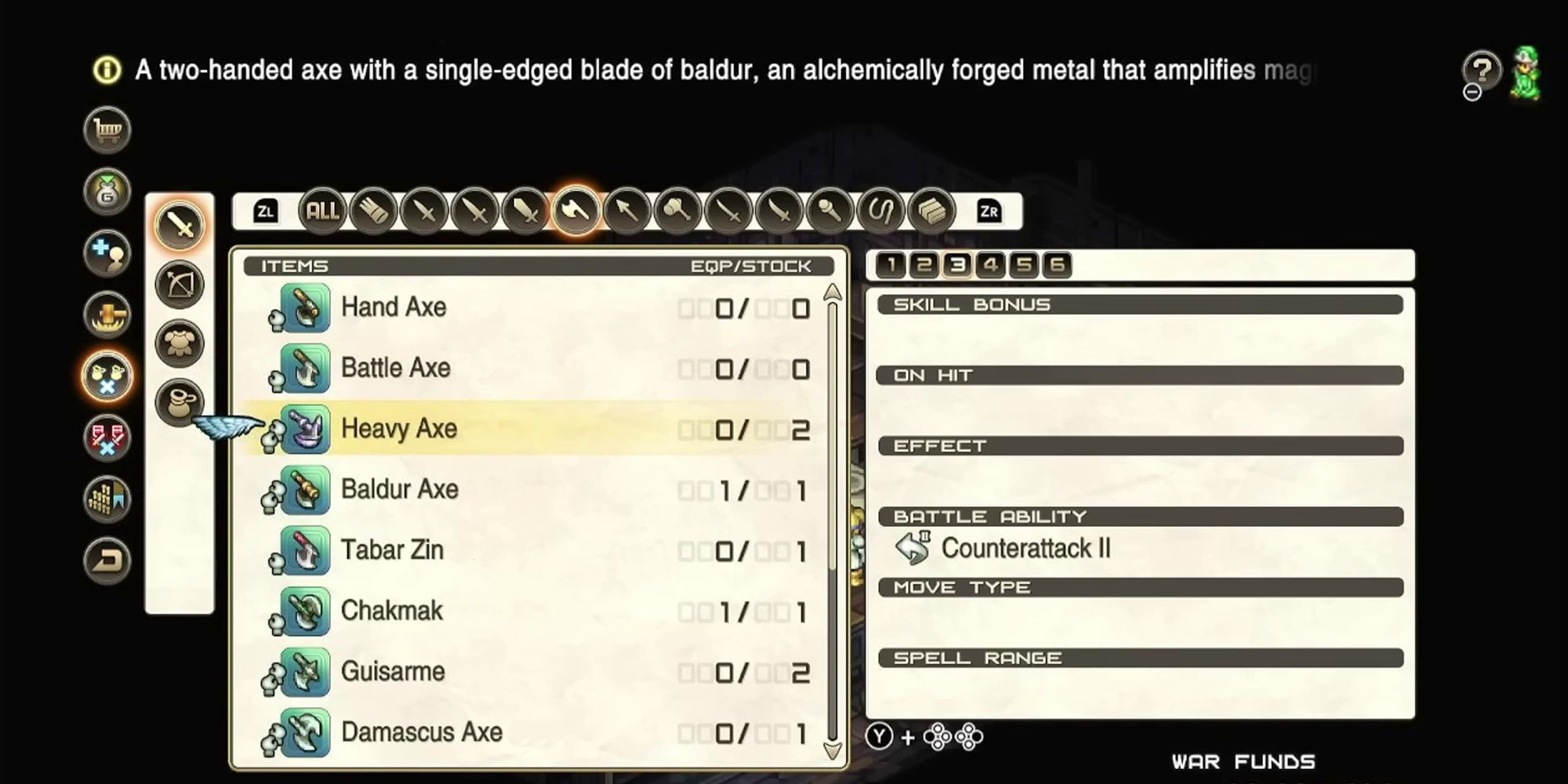Select the highlighted Heavy Axe item
Viewport: 1568px width, 784px height.
[x=400, y=429]
